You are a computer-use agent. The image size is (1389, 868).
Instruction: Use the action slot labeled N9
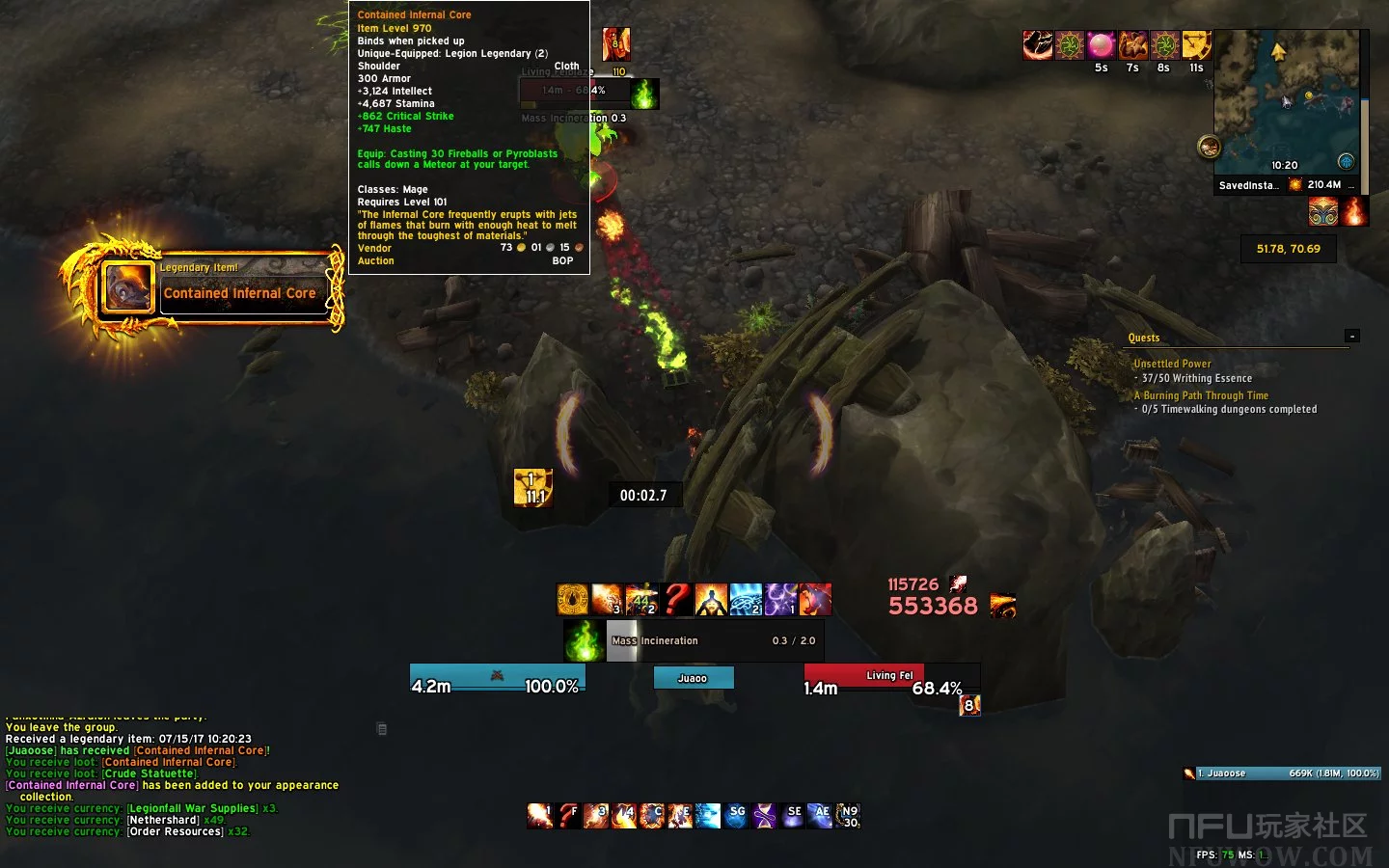click(848, 816)
